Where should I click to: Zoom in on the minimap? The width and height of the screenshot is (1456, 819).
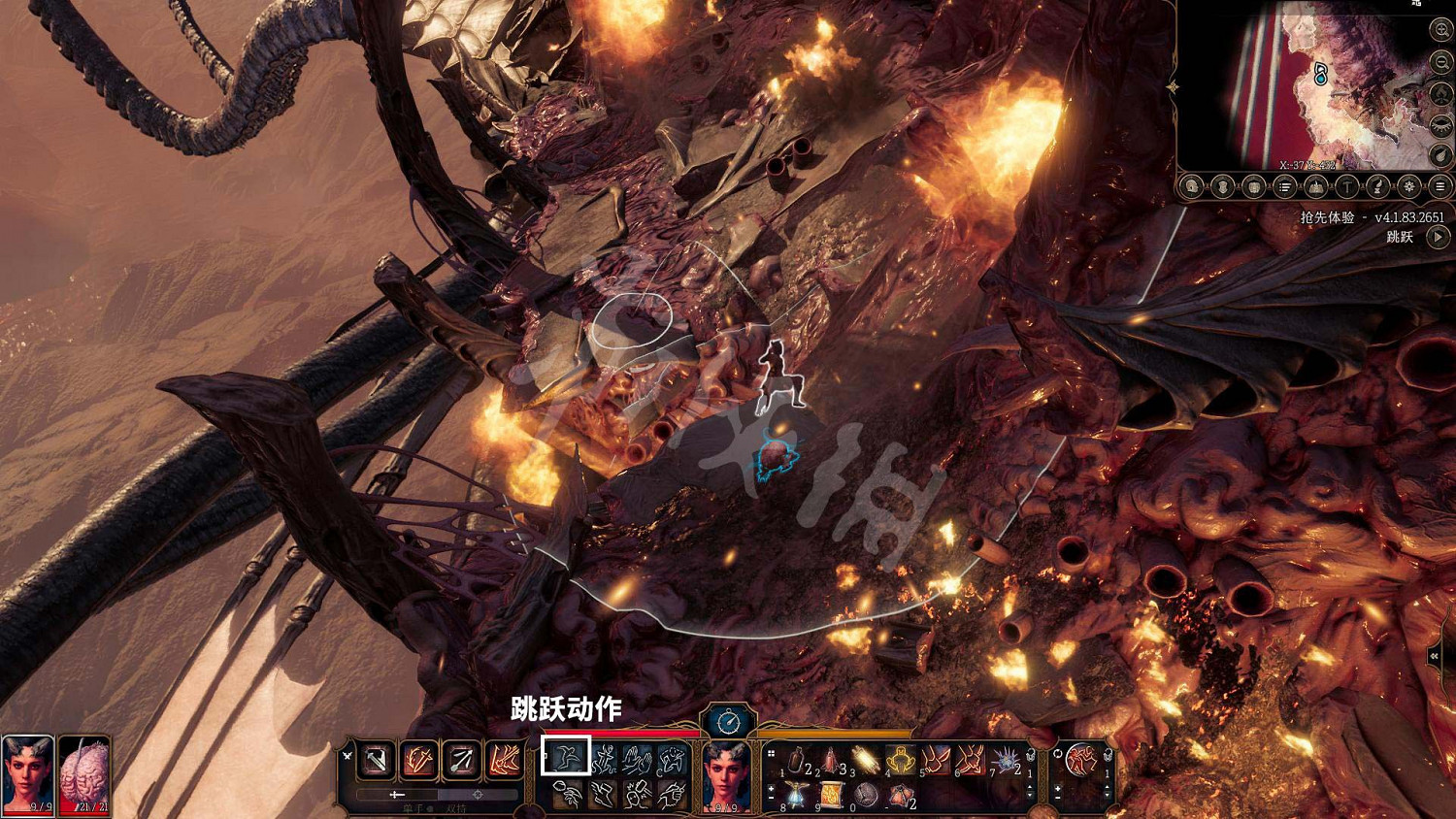click(1440, 31)
